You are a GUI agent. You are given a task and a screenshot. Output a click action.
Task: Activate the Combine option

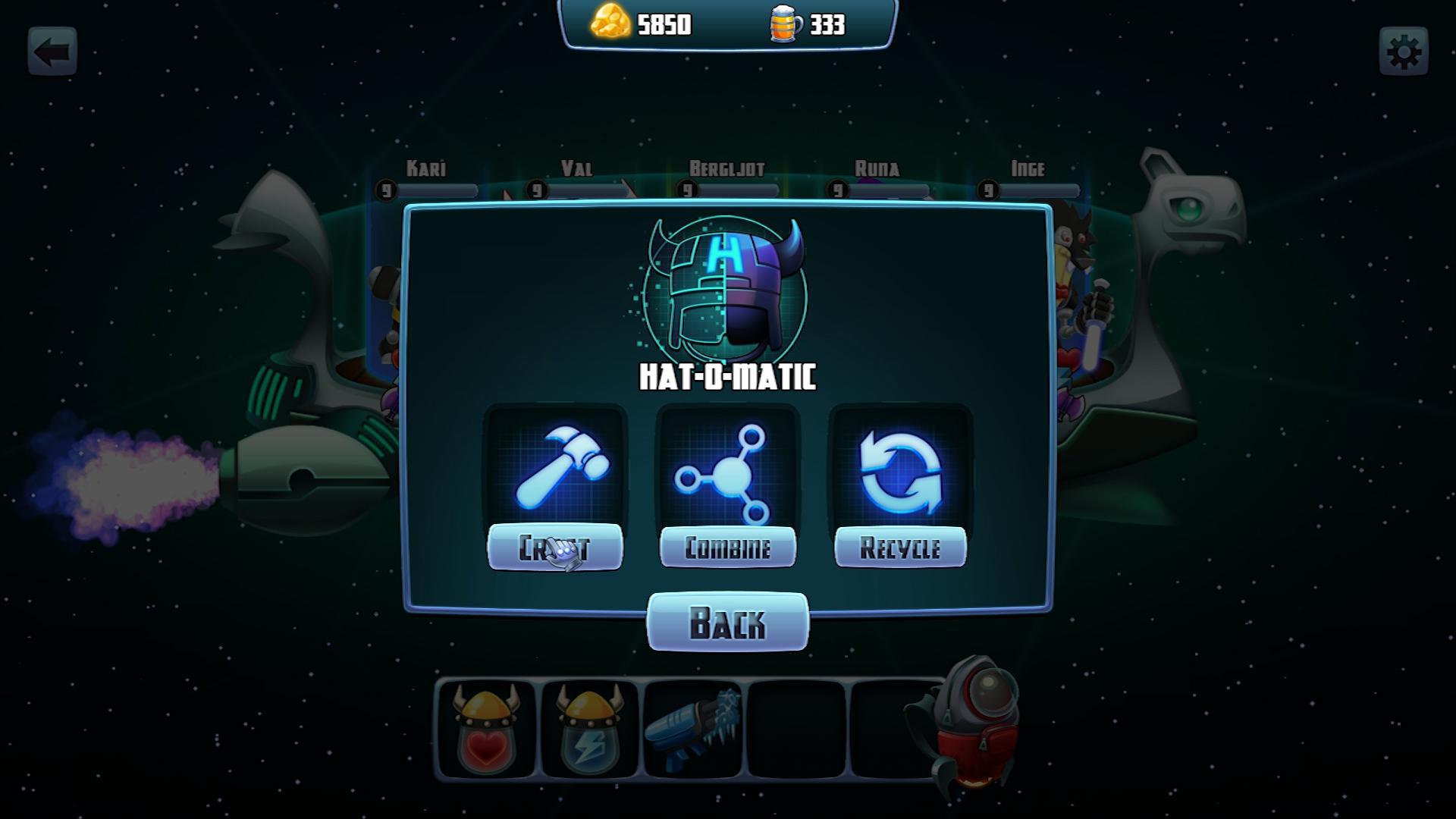click(x=726, y=548)
